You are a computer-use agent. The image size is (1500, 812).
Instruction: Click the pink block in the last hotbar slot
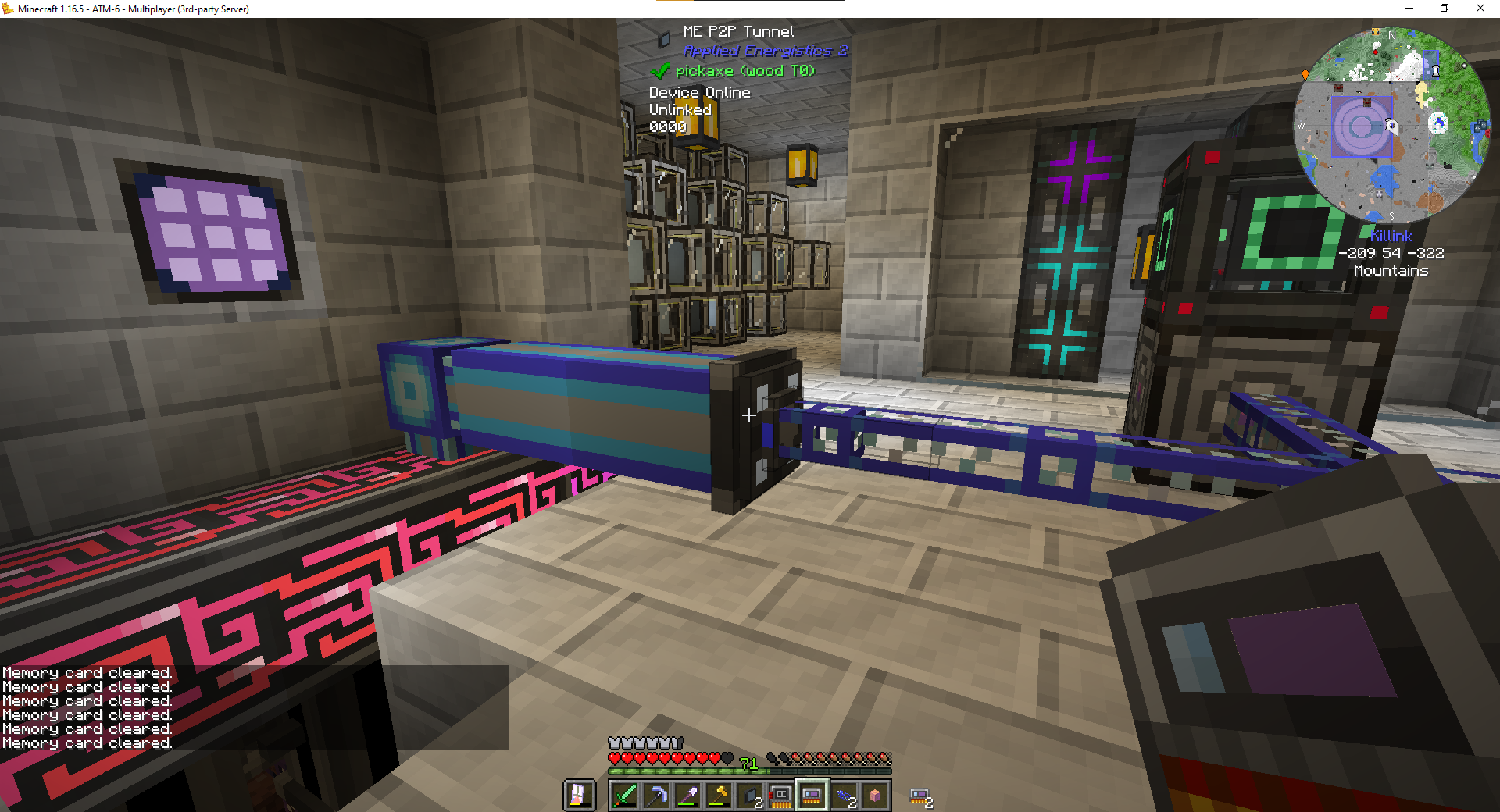tap(876, 795)
